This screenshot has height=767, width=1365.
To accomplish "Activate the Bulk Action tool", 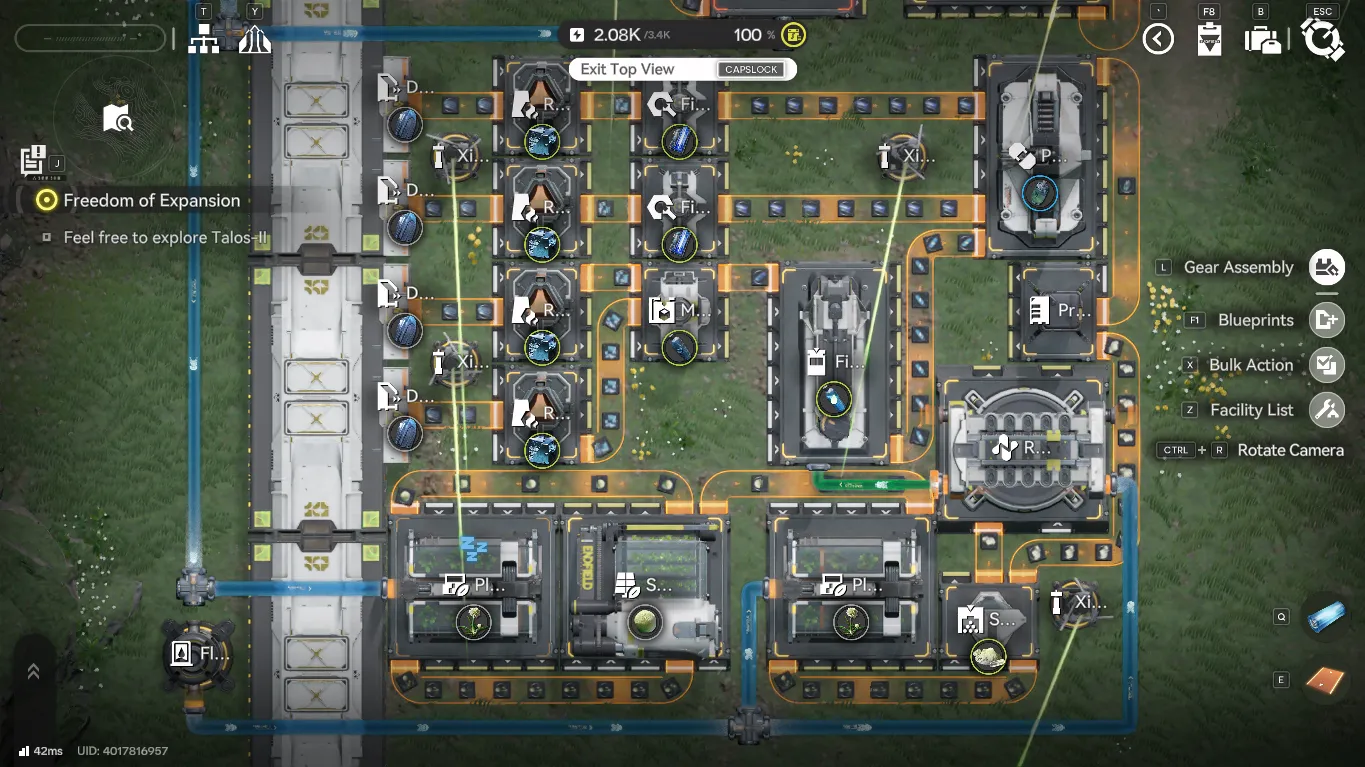I will 1326,365.
